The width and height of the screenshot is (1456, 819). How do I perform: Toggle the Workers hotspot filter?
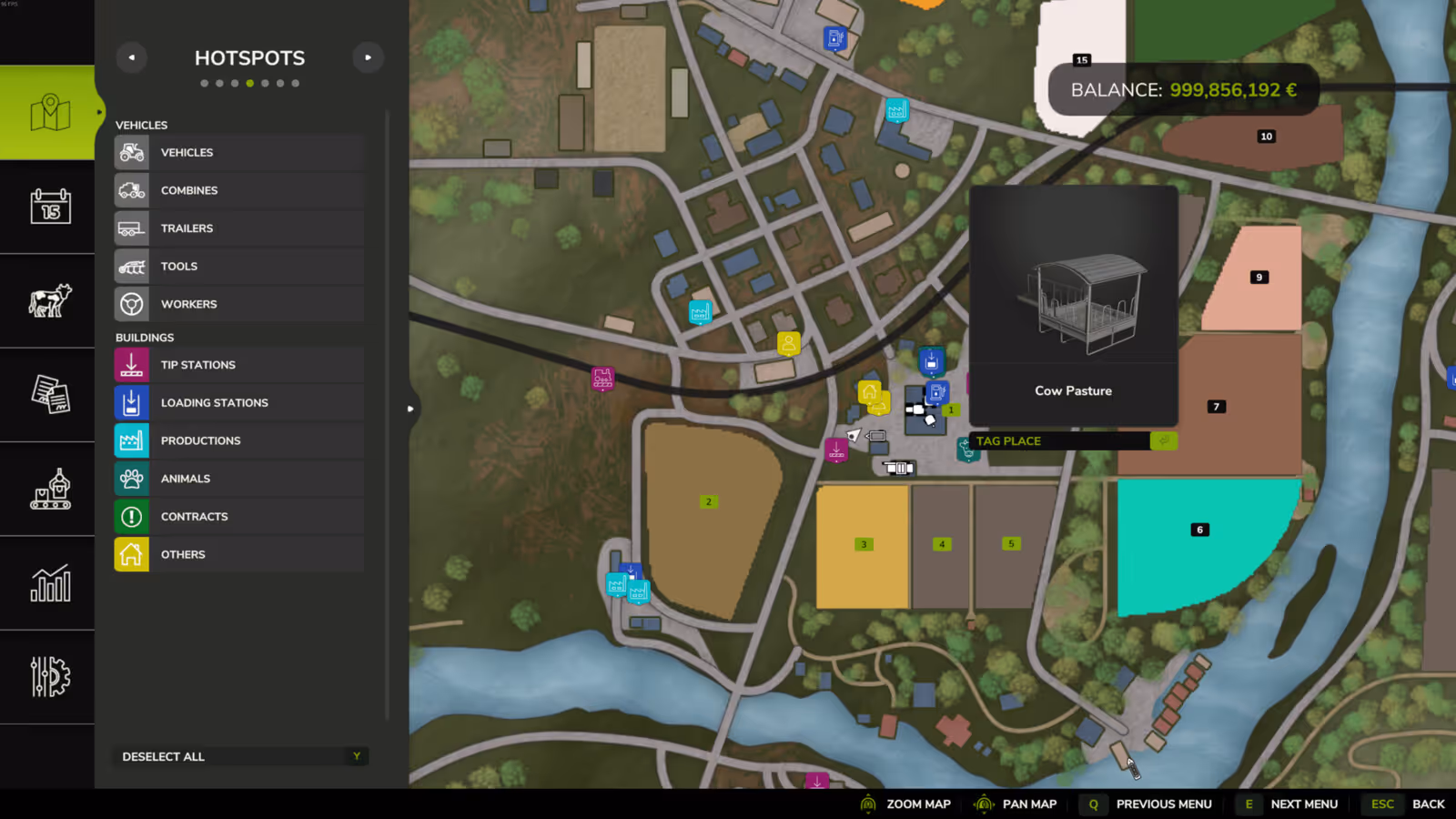(239, 305)
